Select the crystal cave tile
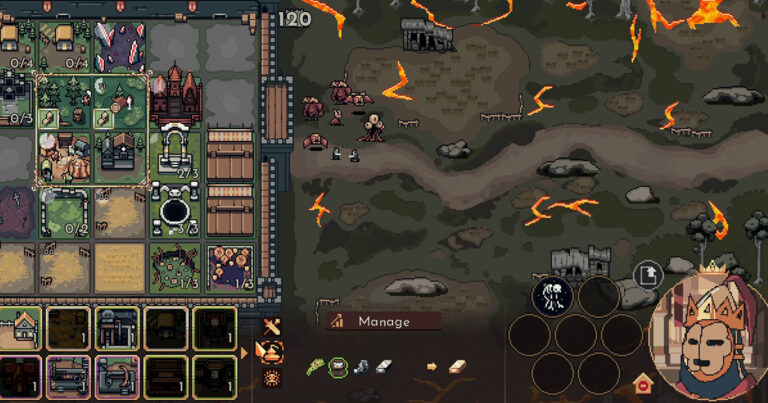The image size is (768, 403). pos(120,46)
